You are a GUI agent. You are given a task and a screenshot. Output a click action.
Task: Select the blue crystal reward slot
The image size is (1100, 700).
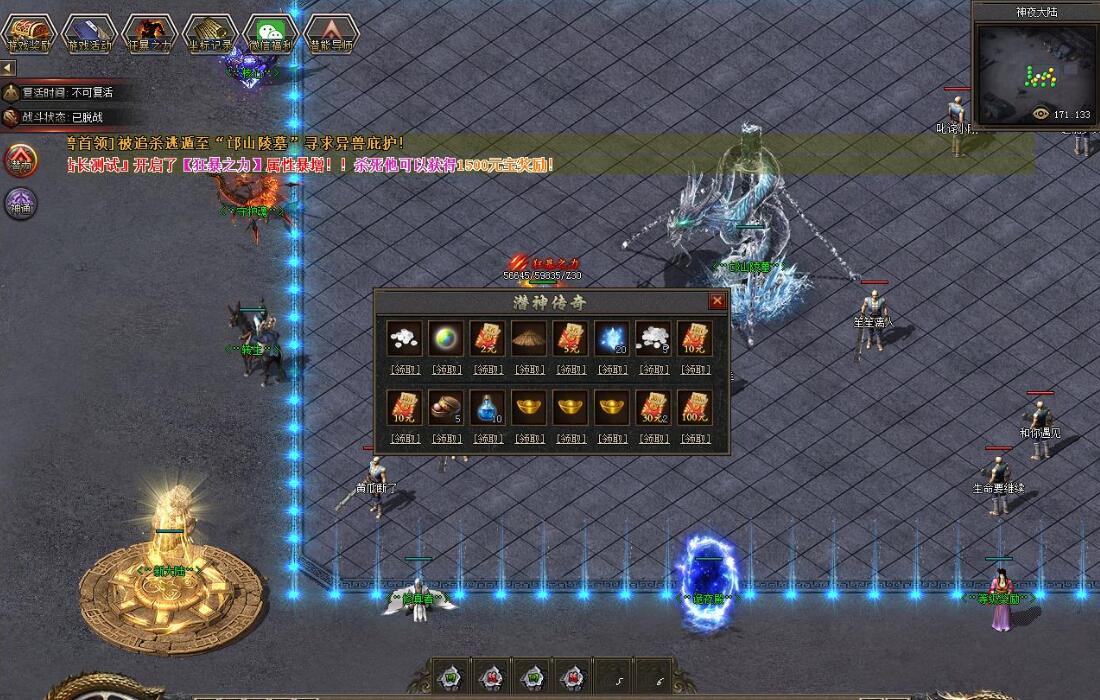[x=611, y=338]
